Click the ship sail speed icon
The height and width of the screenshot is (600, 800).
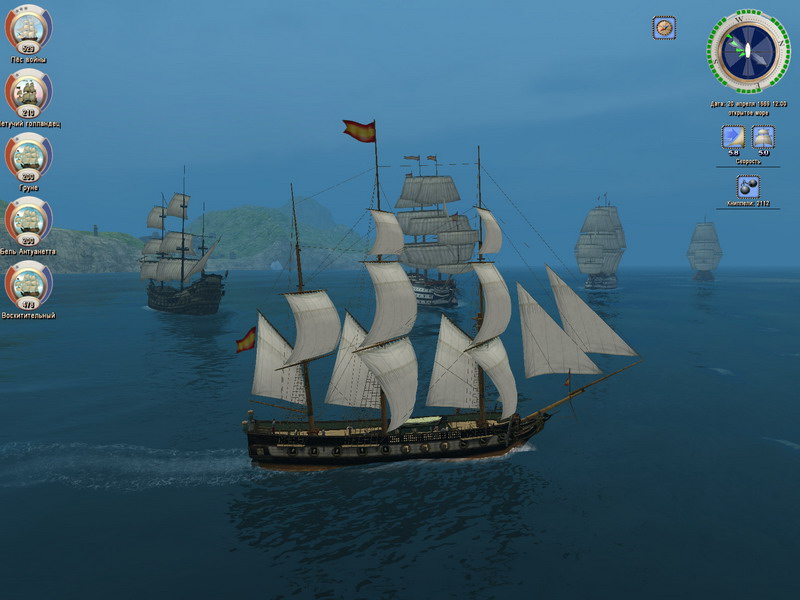click(x=763, y=137)
